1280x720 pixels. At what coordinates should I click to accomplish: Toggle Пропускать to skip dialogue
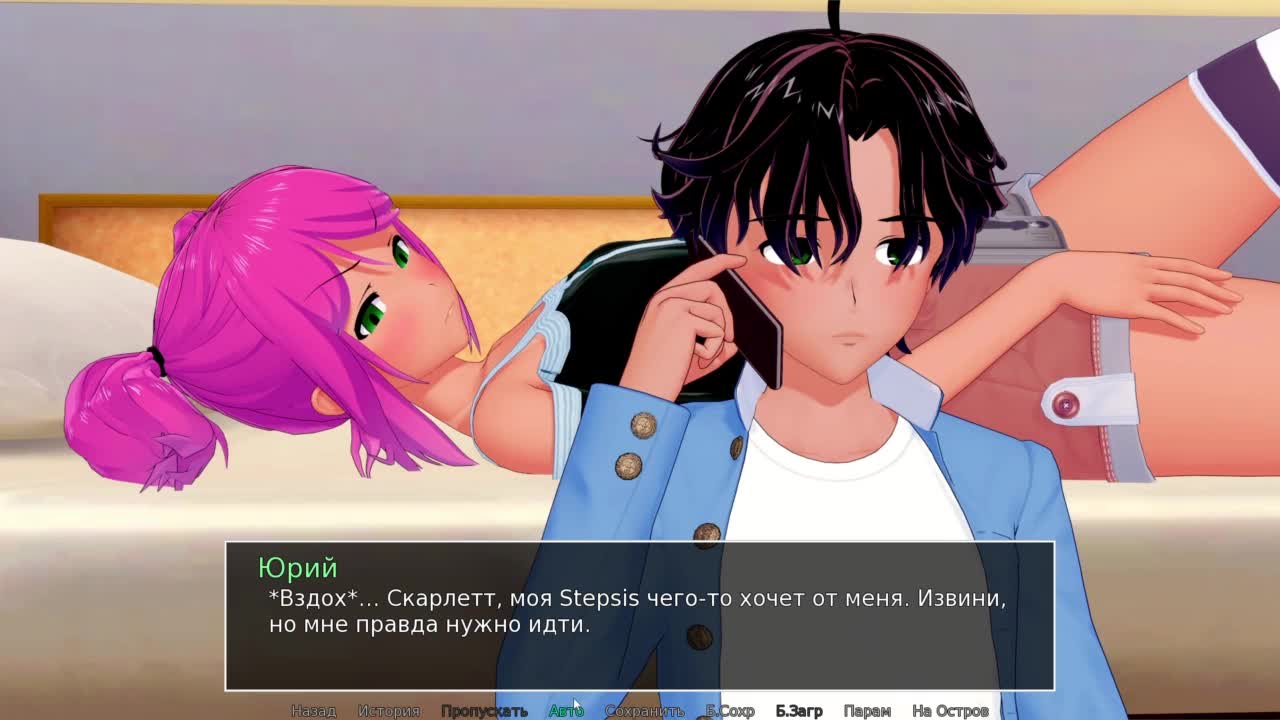484,711
